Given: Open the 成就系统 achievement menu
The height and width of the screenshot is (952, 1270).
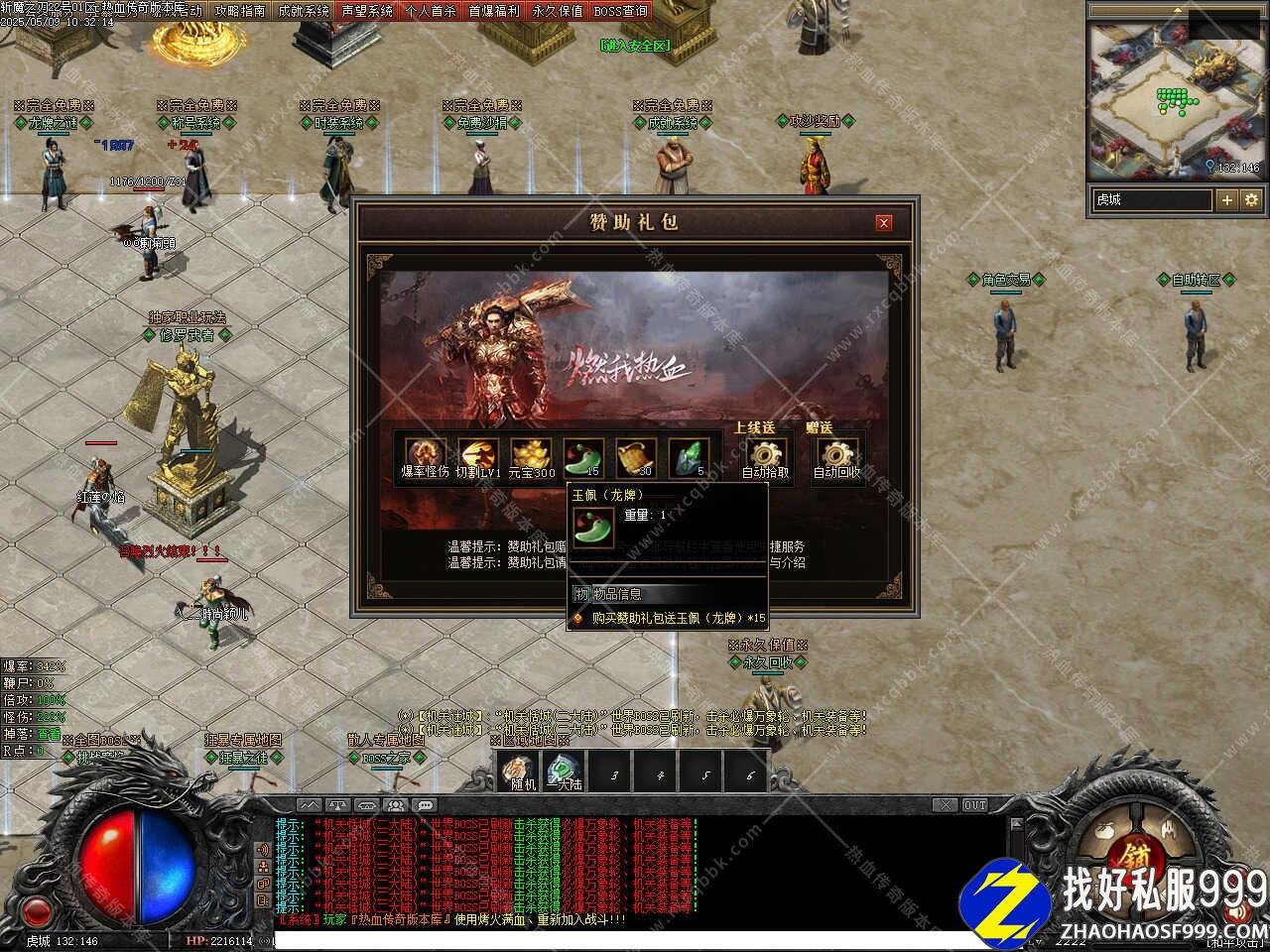Looking at the screenshot, I should (x=304, y=11).
